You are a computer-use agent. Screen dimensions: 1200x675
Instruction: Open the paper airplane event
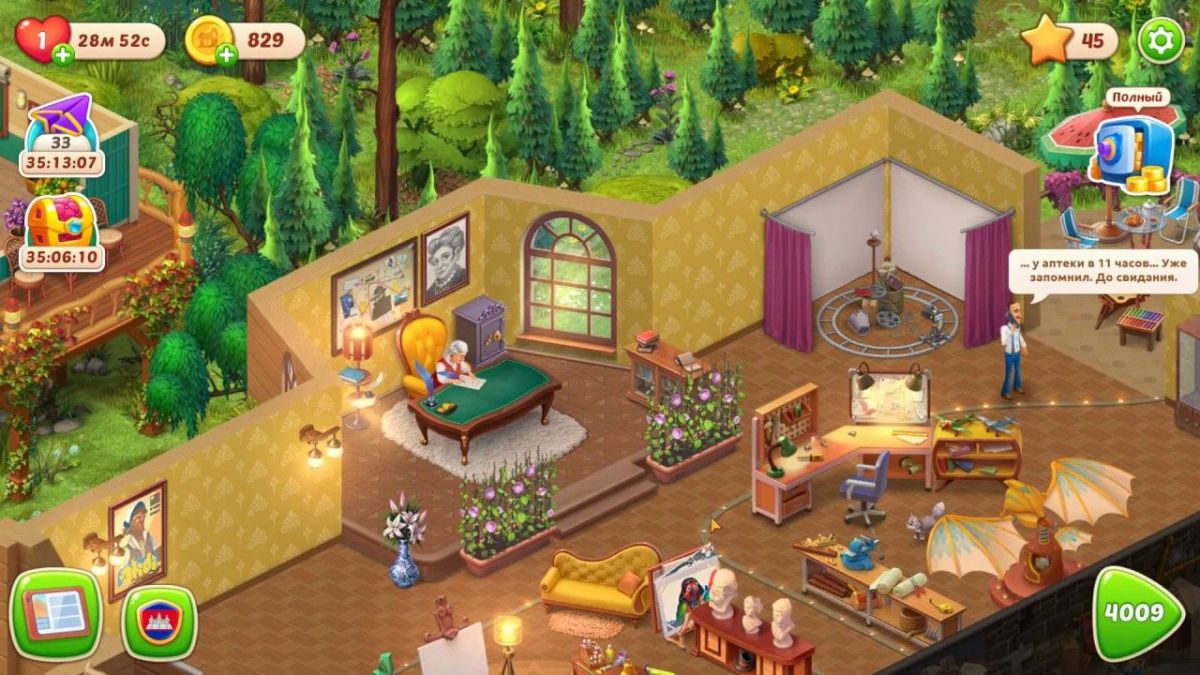point(61,134)
